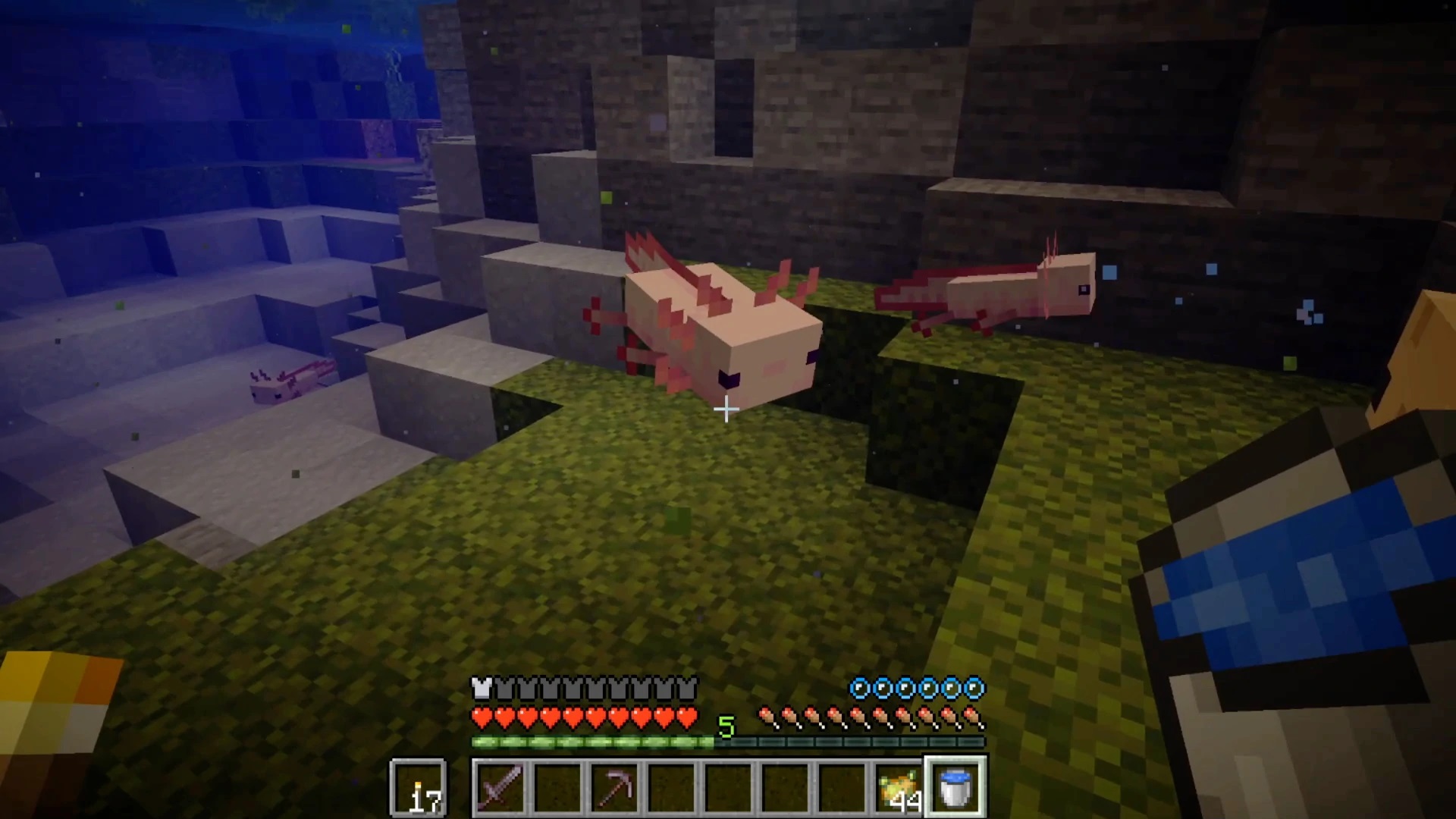Viewport: 1456px width, 819px height.
Task: Click the rightmost air bubble icon
Action: (975, 689)
